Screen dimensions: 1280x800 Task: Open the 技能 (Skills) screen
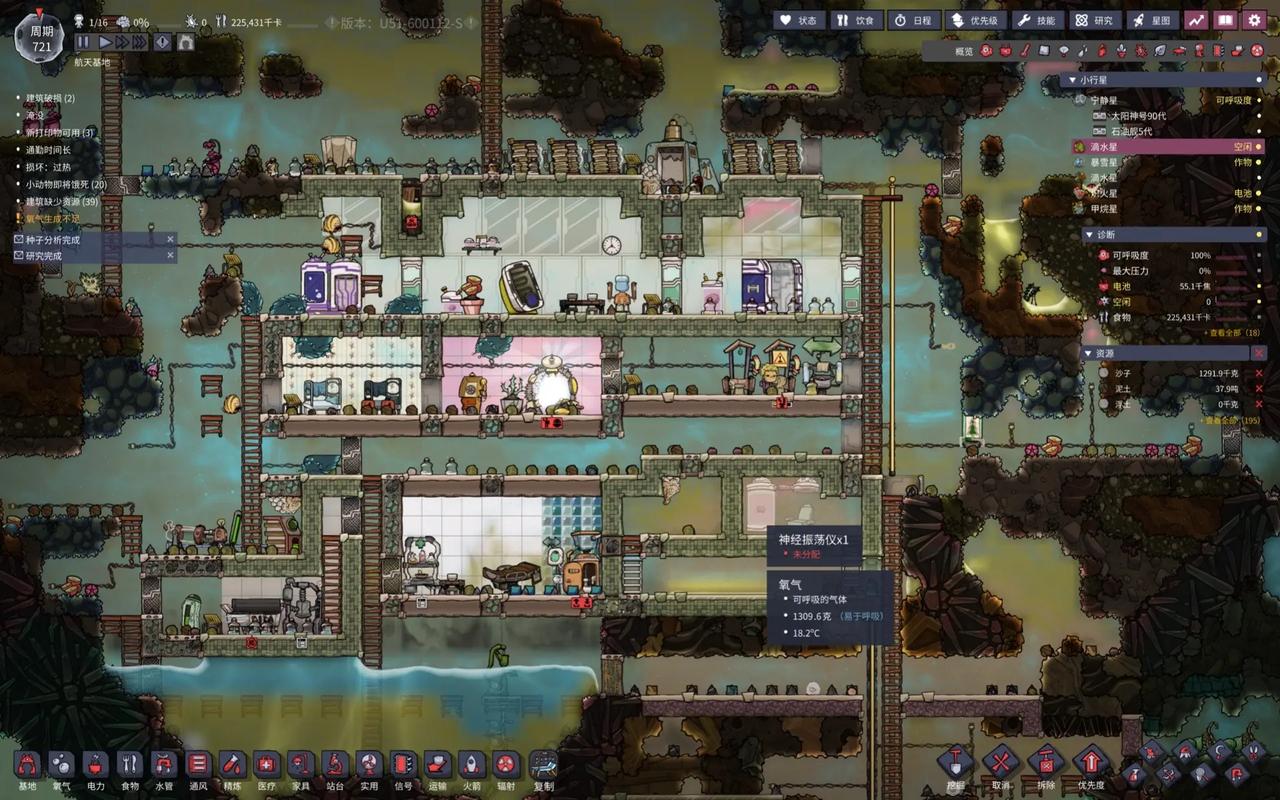(1035, 20)
